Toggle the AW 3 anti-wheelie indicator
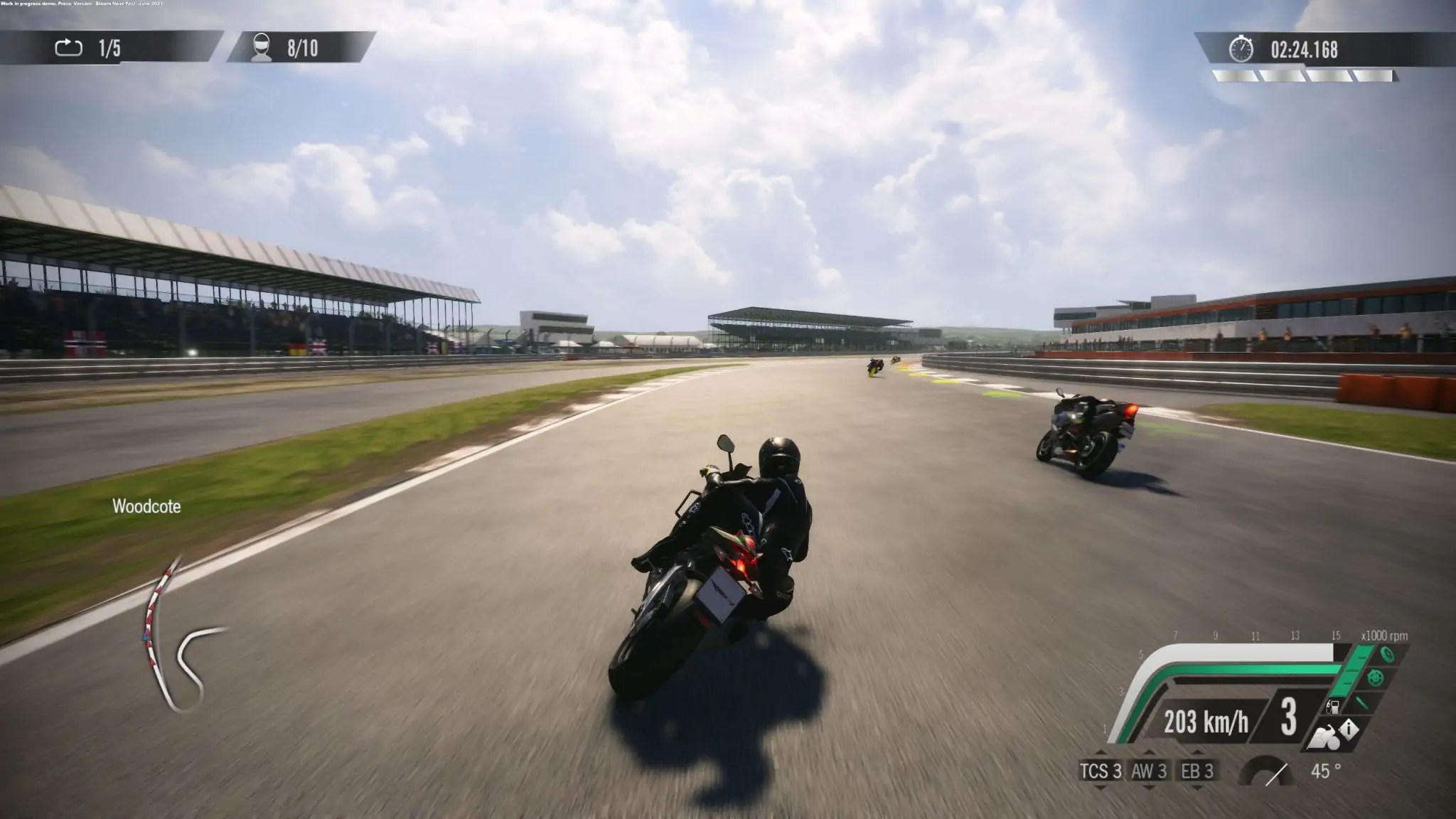The image size is (1456, 819). 1150,772
